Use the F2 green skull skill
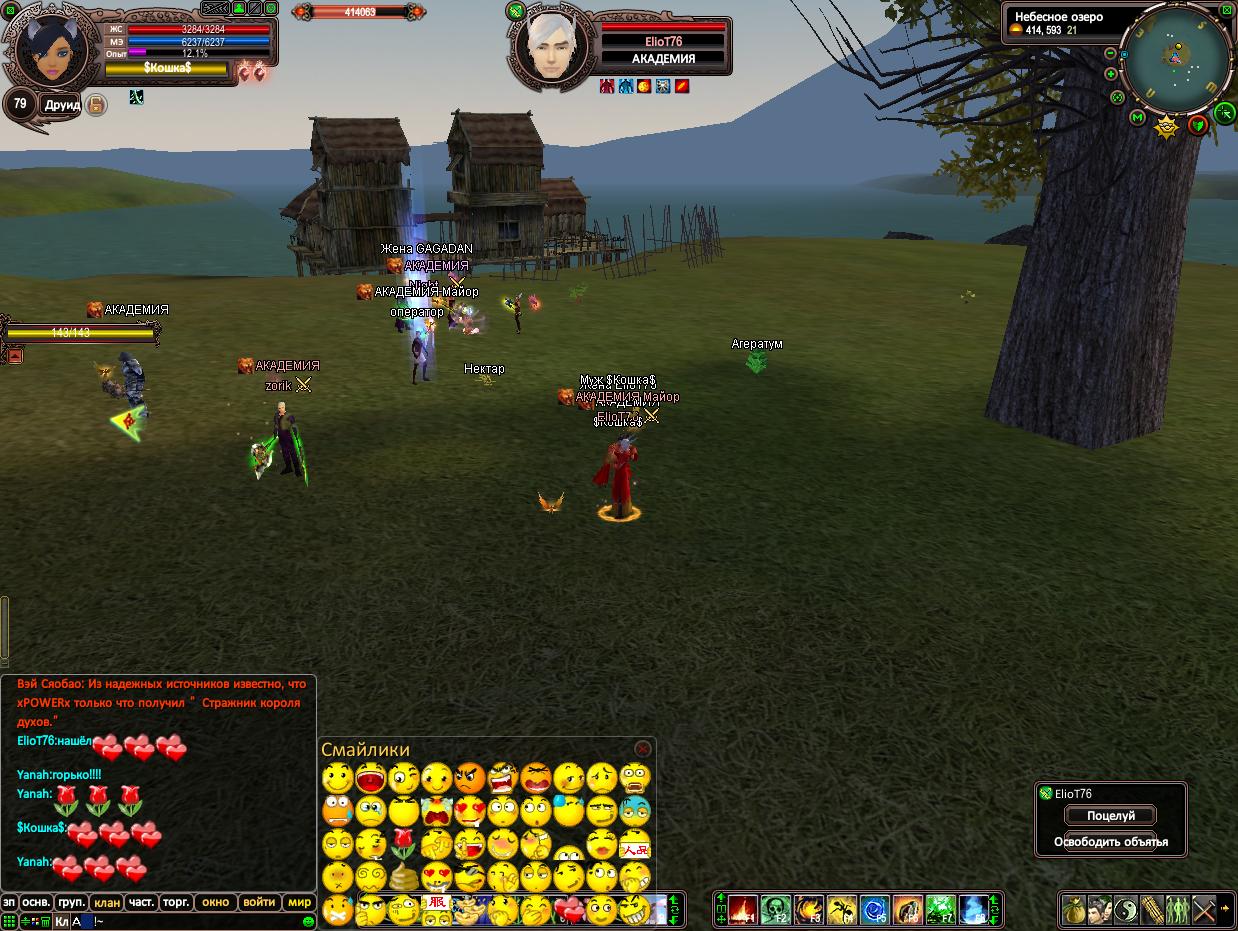1238x931 pixels. coord(776,910)
